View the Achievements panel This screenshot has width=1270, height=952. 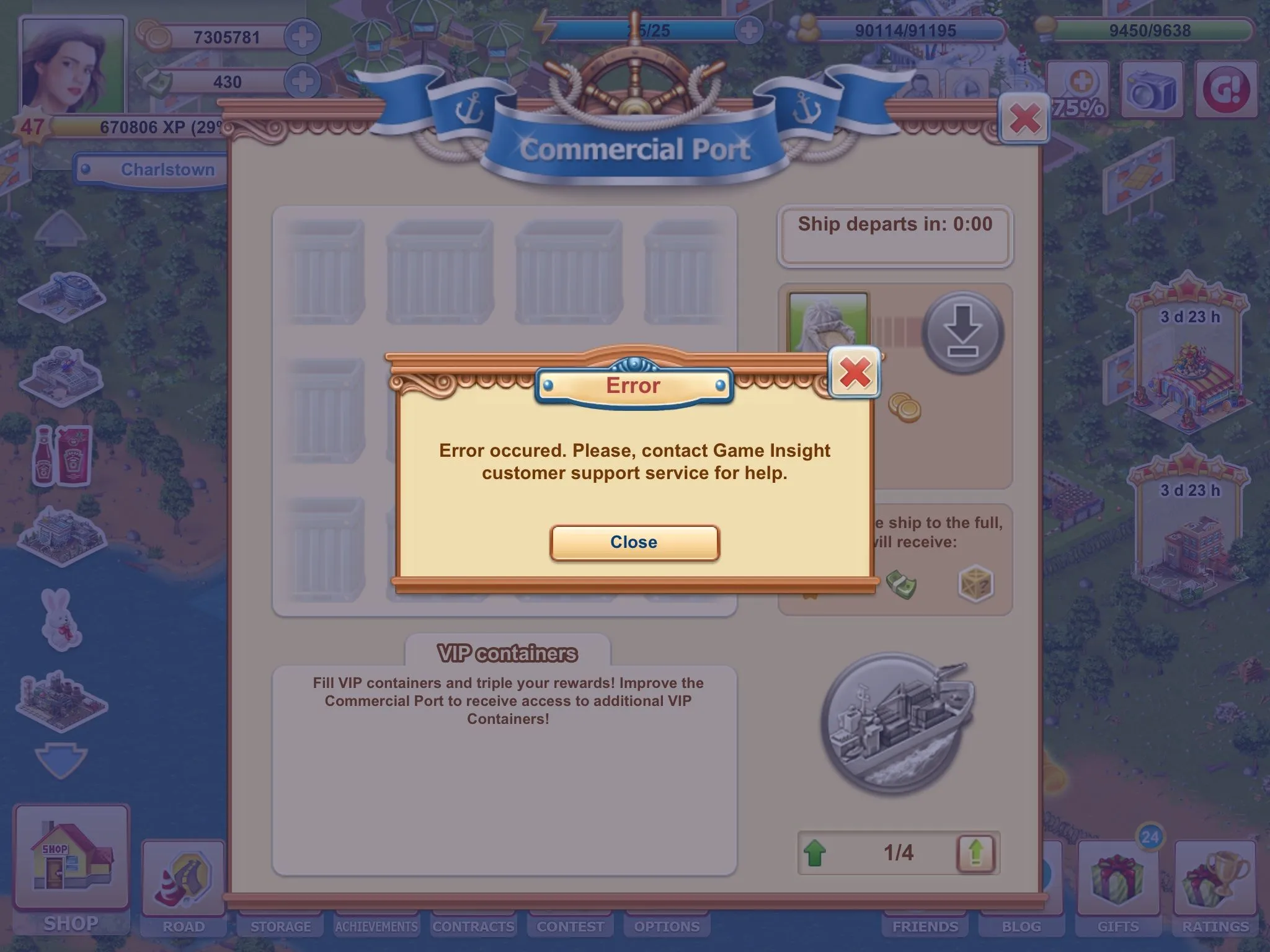pos(376,926)
